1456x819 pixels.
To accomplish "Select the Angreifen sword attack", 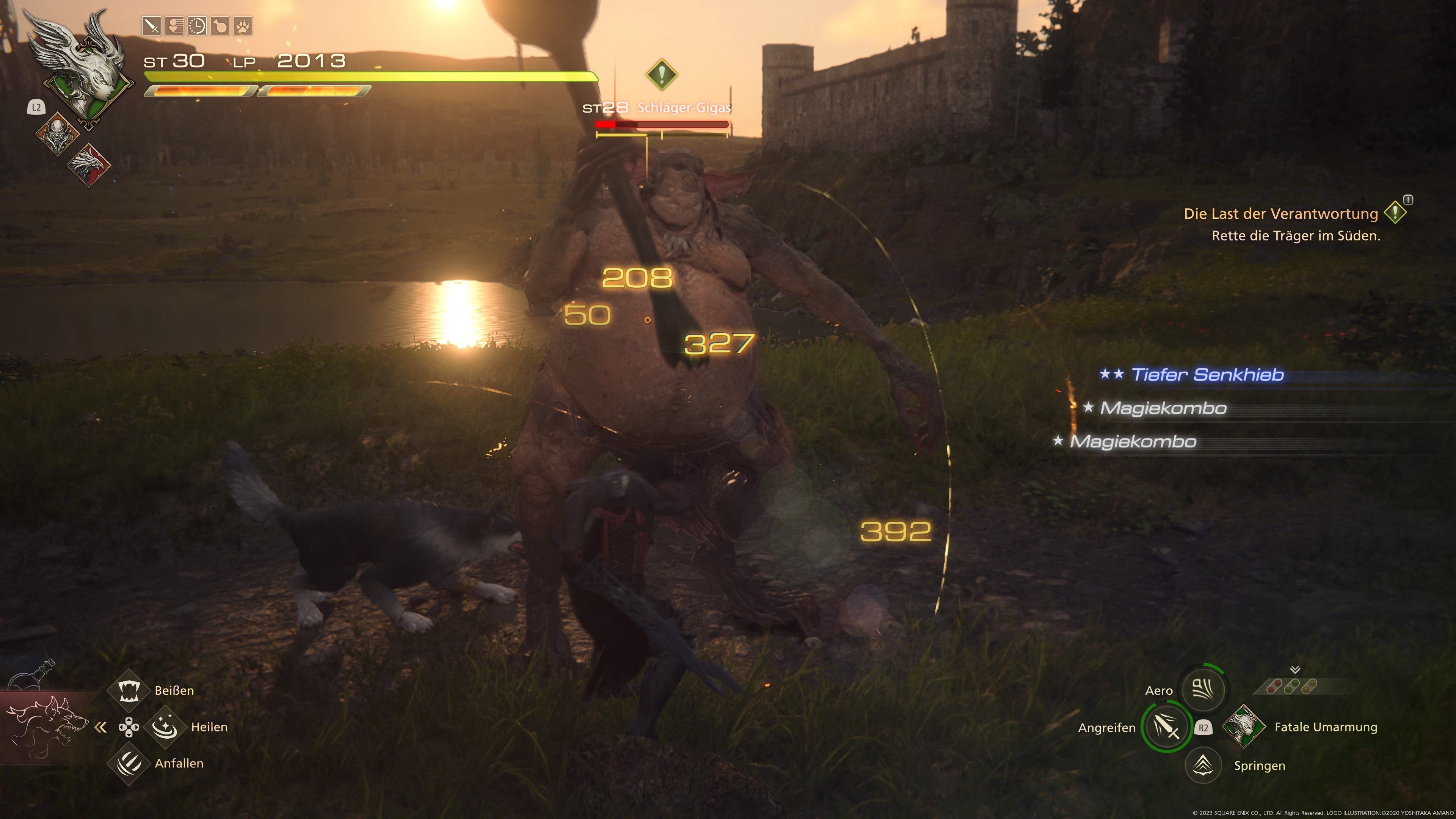I will [1166, 727].
